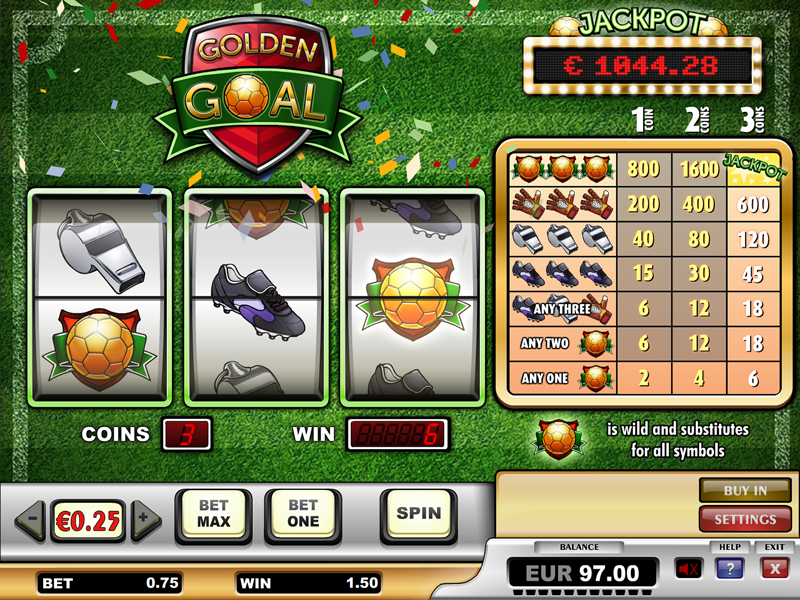The width and height of the screenshot is (800, 600).
Task: Open the Buy In dialog
Action: pos(745,491)
